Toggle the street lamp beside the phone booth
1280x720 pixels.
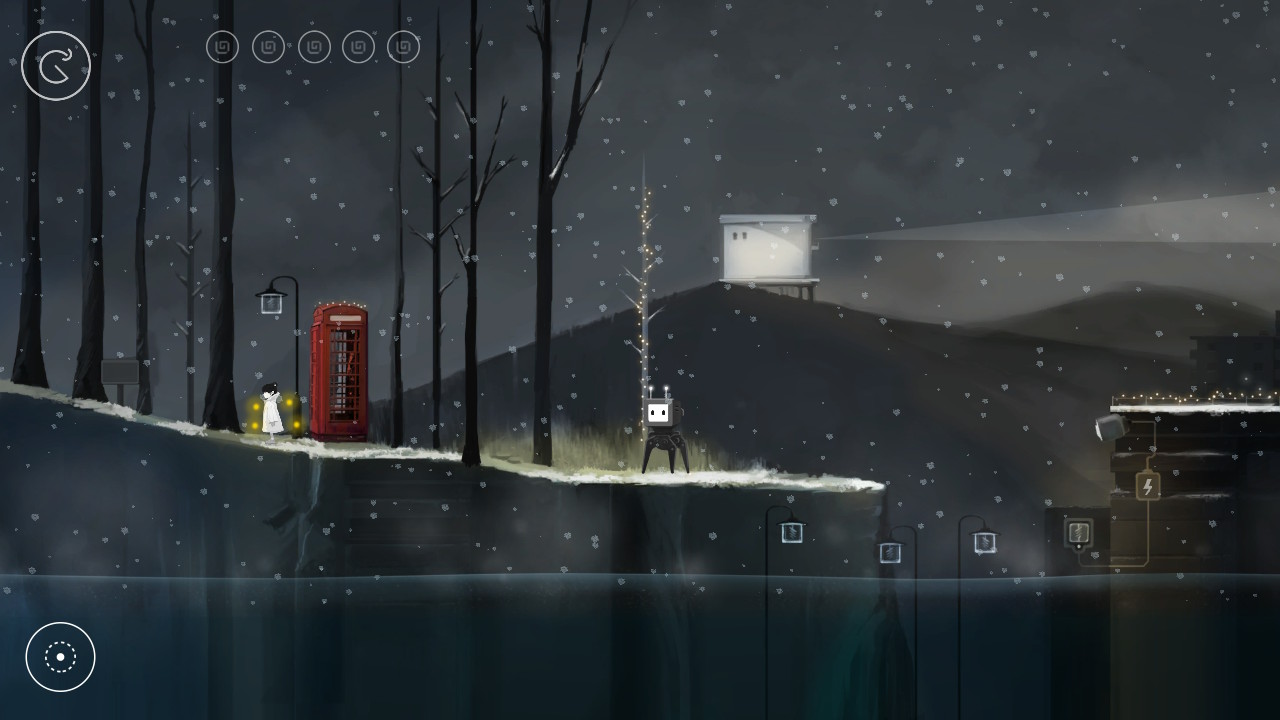(x=269, y=300)
